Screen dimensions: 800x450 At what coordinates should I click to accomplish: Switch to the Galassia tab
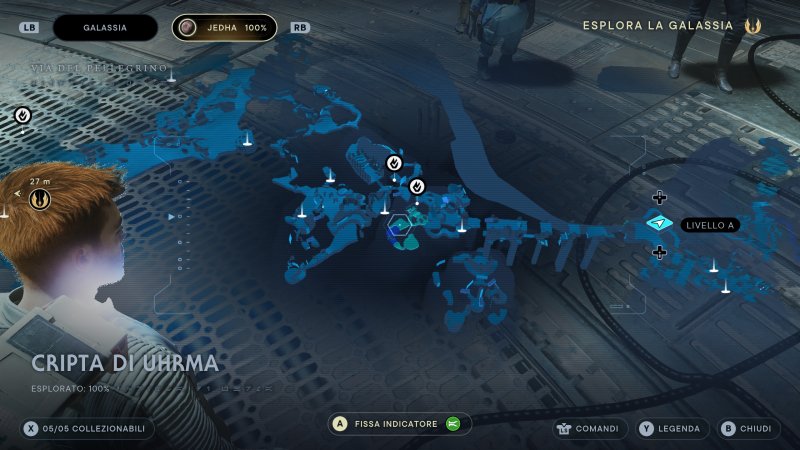[105, 28]
